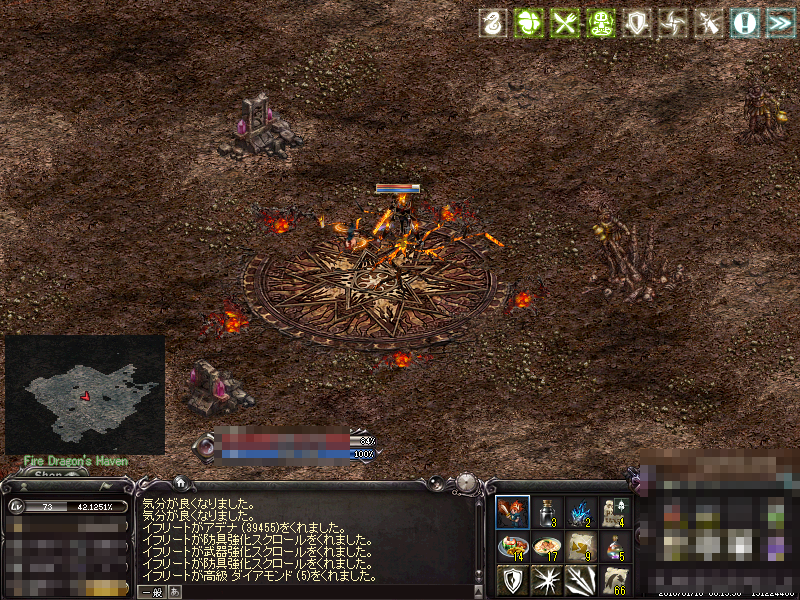Use the rainbow round potion slot
Viewport: 800px width, 600px height.
(x=614, y=546)
